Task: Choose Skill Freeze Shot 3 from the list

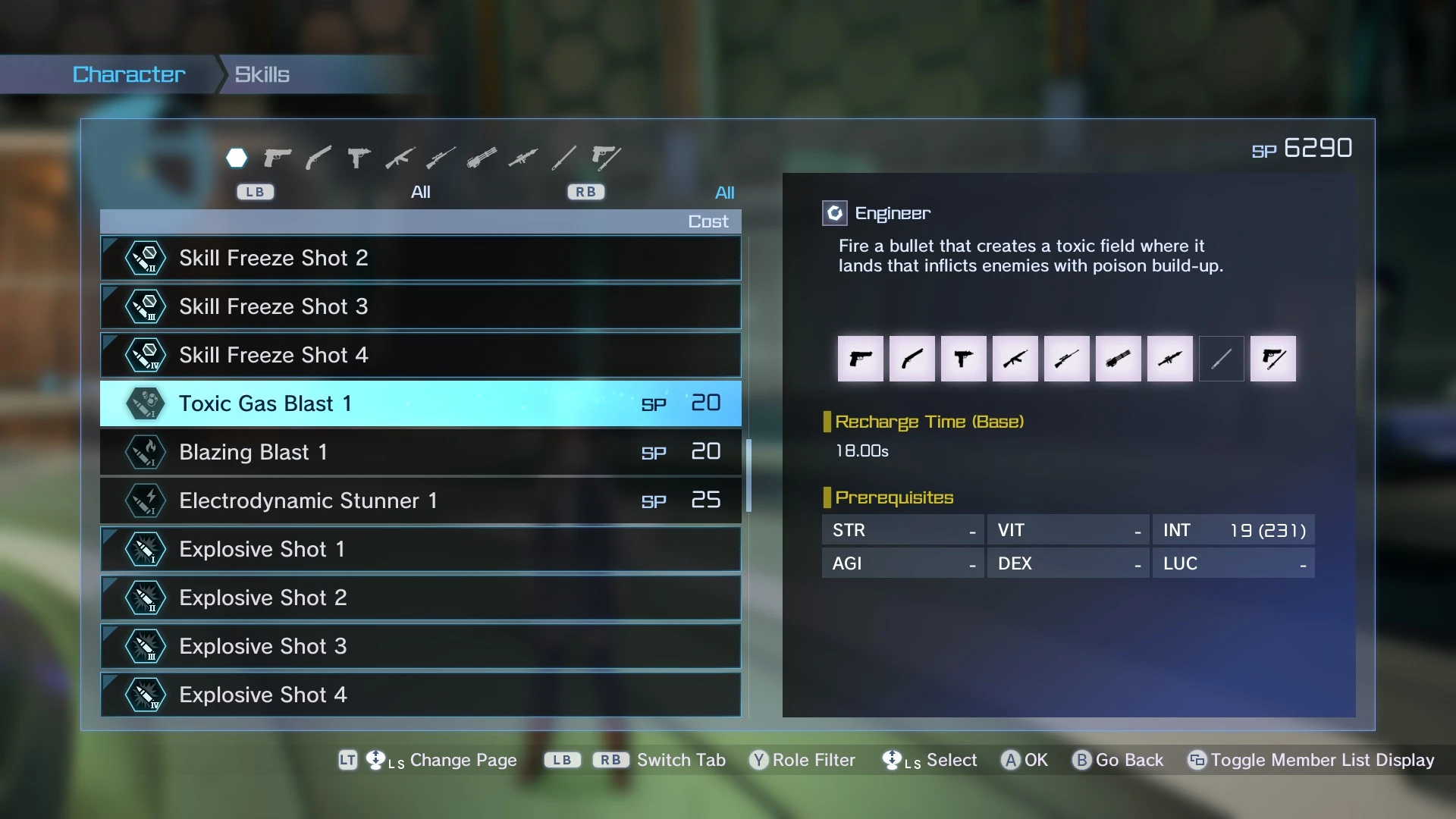Action: (x=420, y=306)
